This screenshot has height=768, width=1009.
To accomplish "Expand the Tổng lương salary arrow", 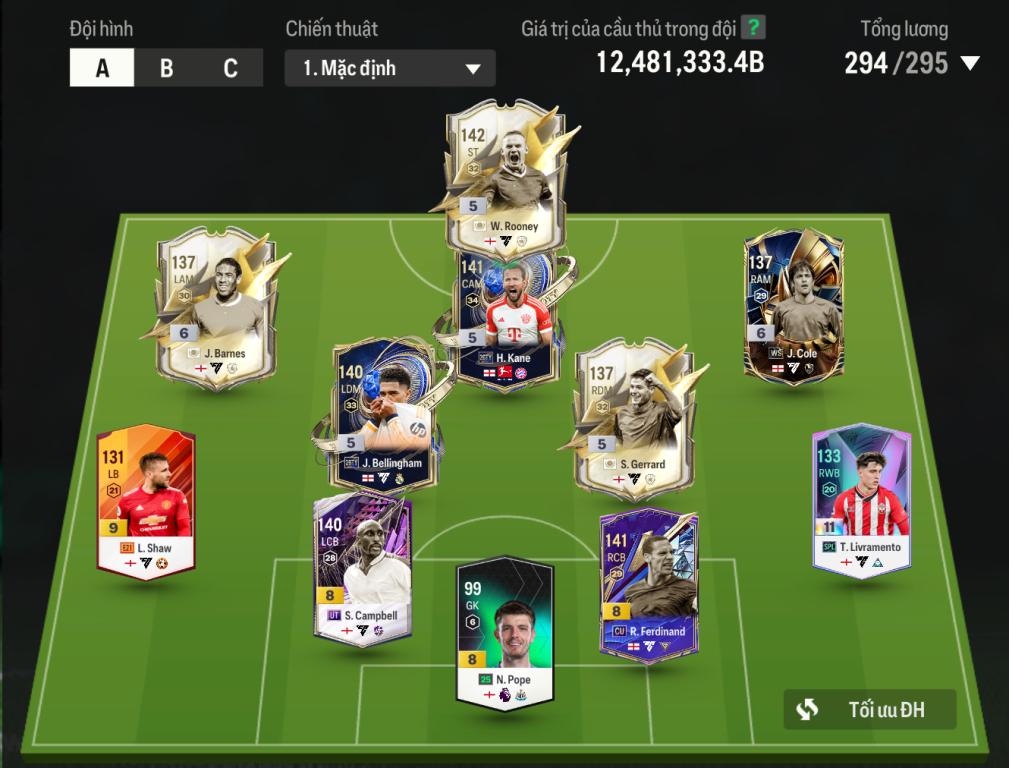I will [969, 64].
